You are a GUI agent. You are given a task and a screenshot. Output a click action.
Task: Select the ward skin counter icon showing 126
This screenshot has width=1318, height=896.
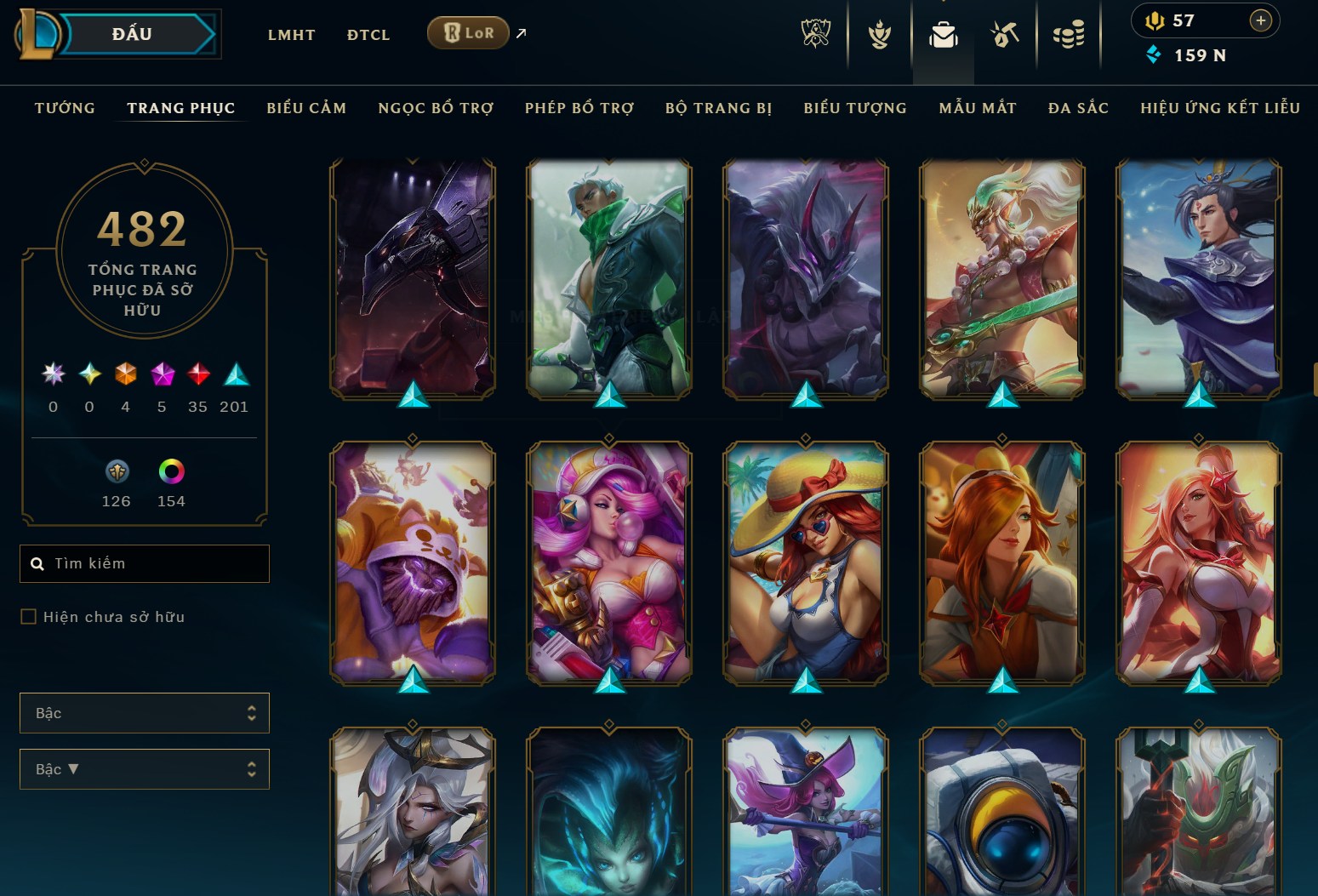click(116, 471)
